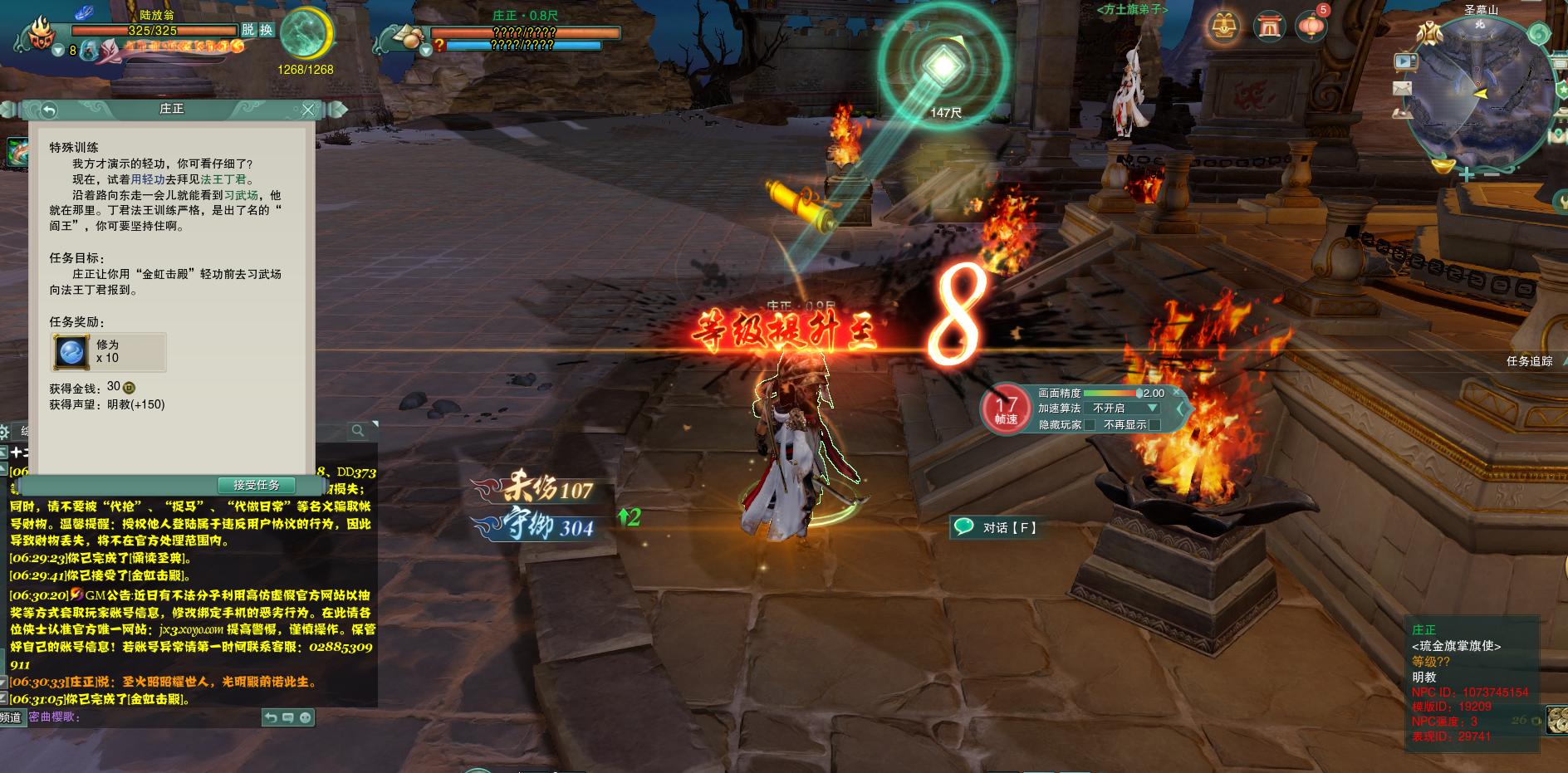Close the 庄正 quest dialog window
Screen dimensions: 1568x773
click(x=308, y=110)
